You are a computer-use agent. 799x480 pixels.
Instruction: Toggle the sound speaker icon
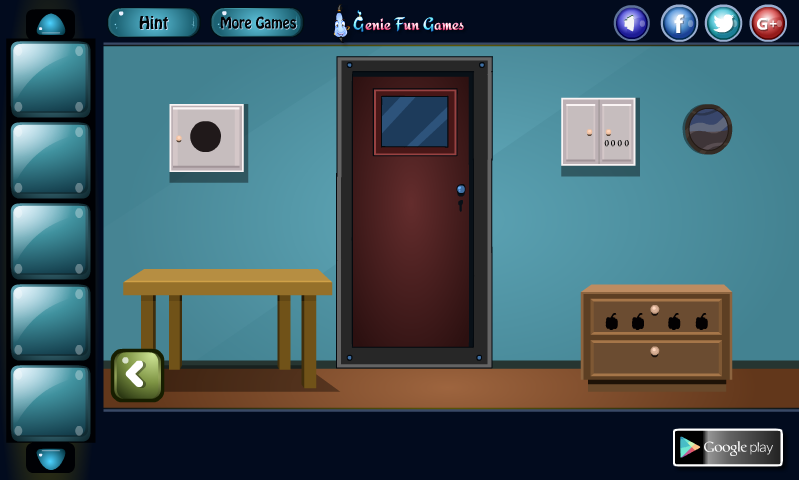(632, 23)
